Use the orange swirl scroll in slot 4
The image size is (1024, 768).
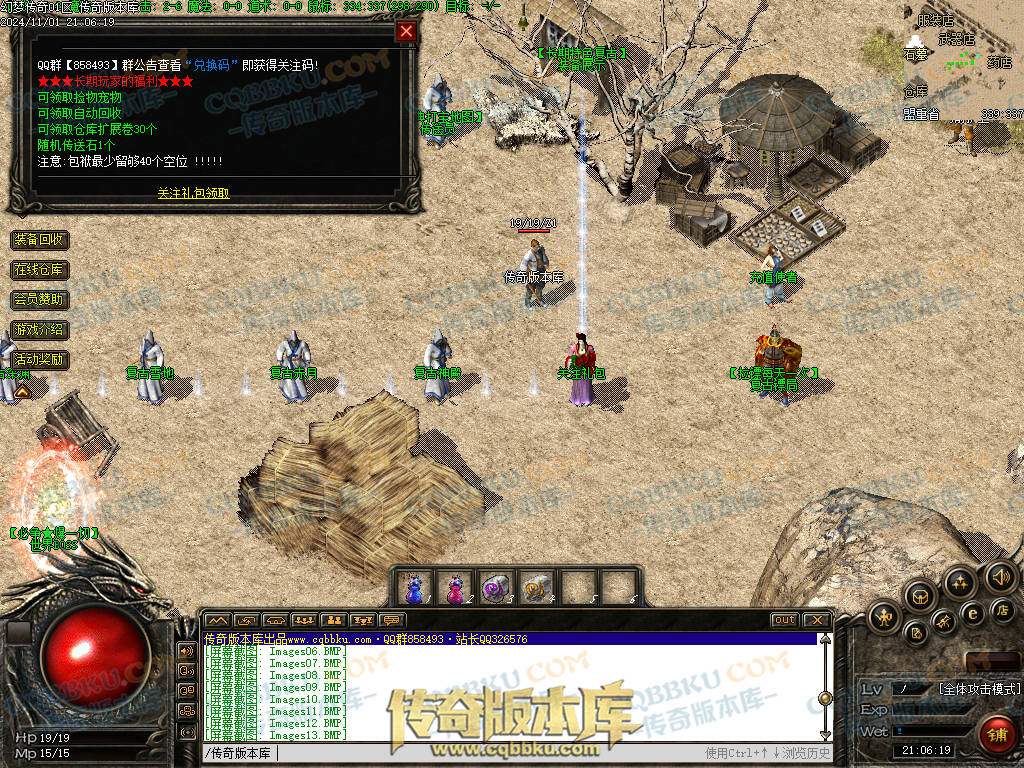tap(537, 587)
